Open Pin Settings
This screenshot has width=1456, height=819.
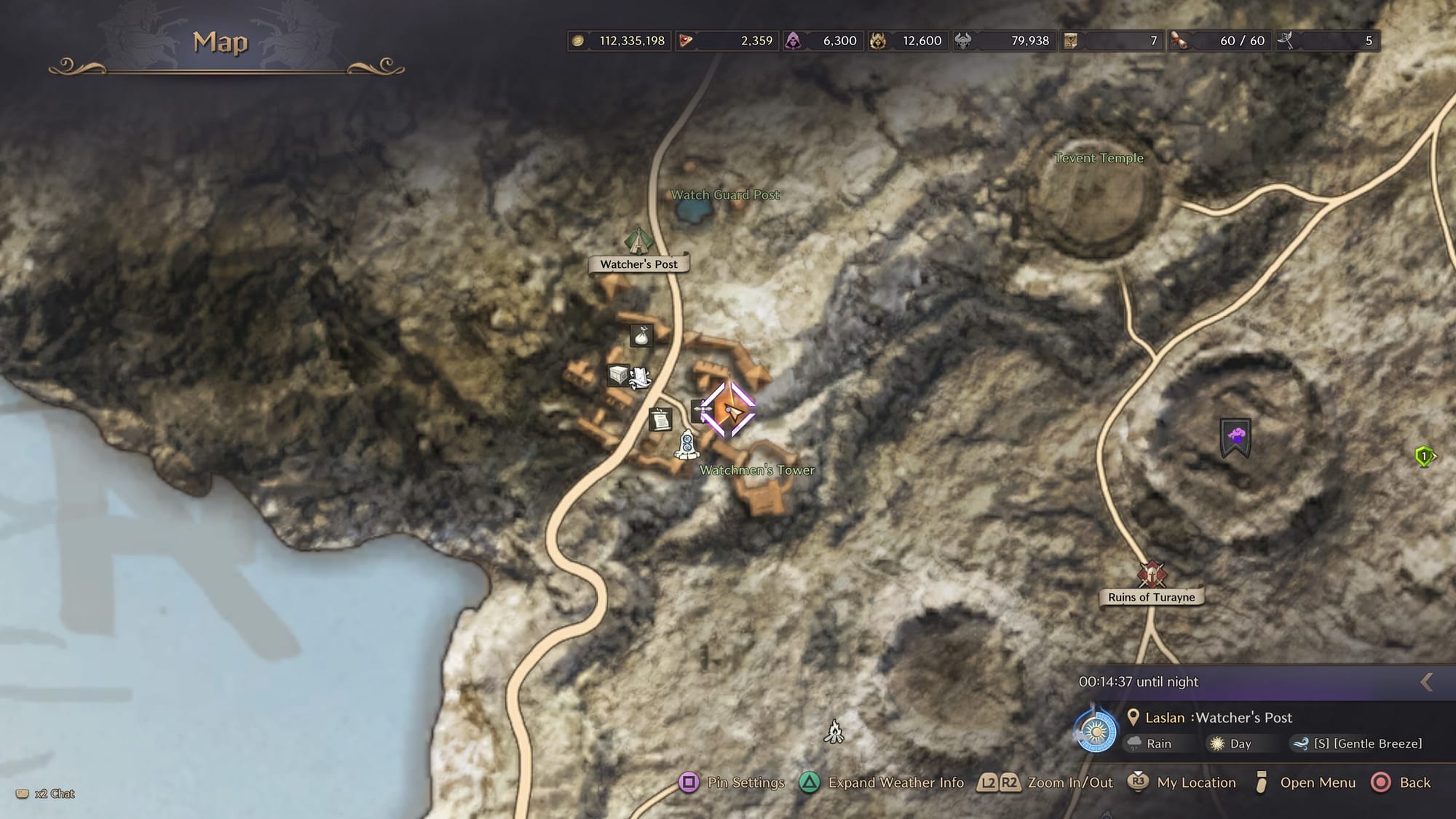(732, 783)
